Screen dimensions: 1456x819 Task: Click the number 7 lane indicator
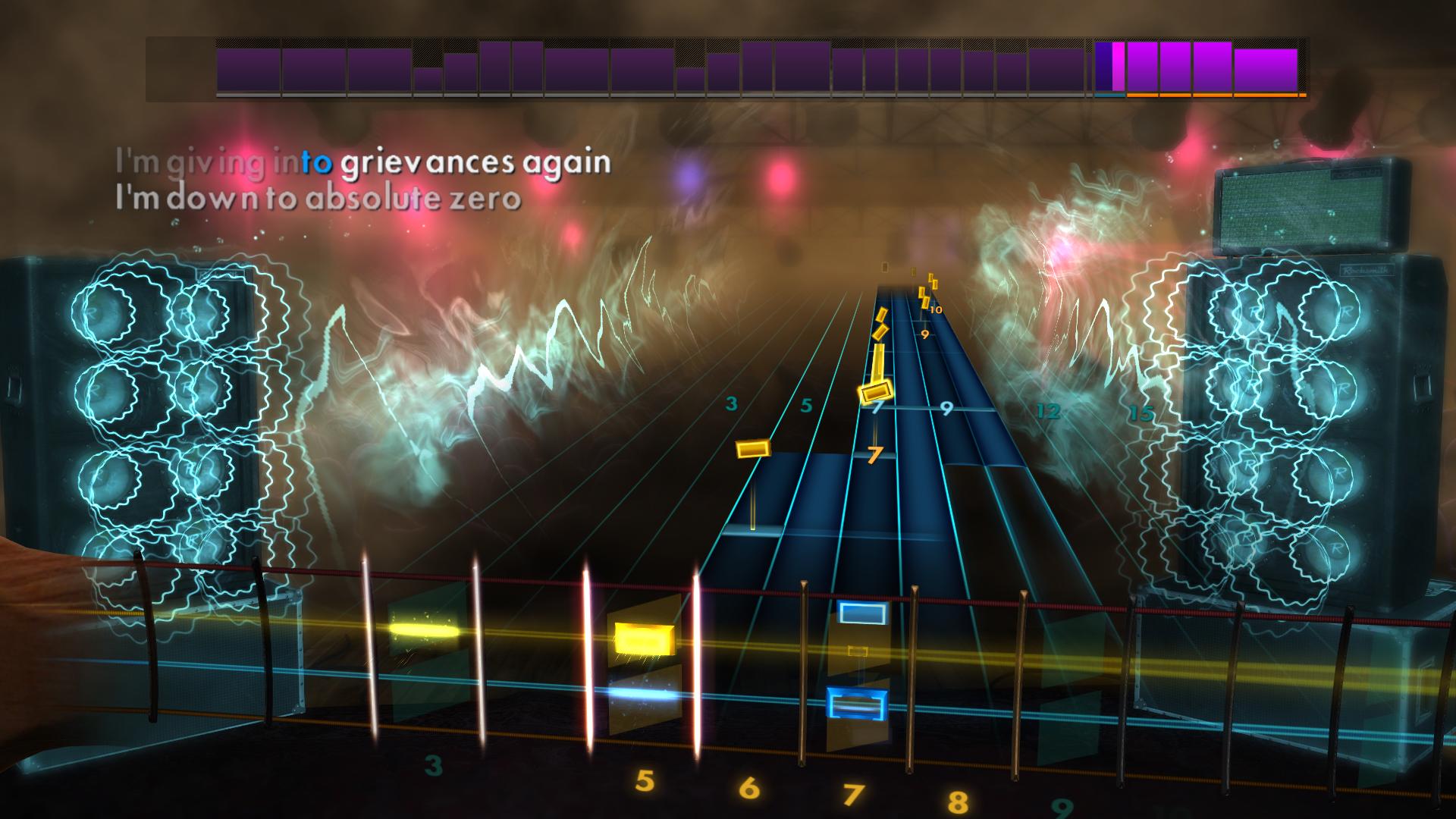(x=874, y=456)
